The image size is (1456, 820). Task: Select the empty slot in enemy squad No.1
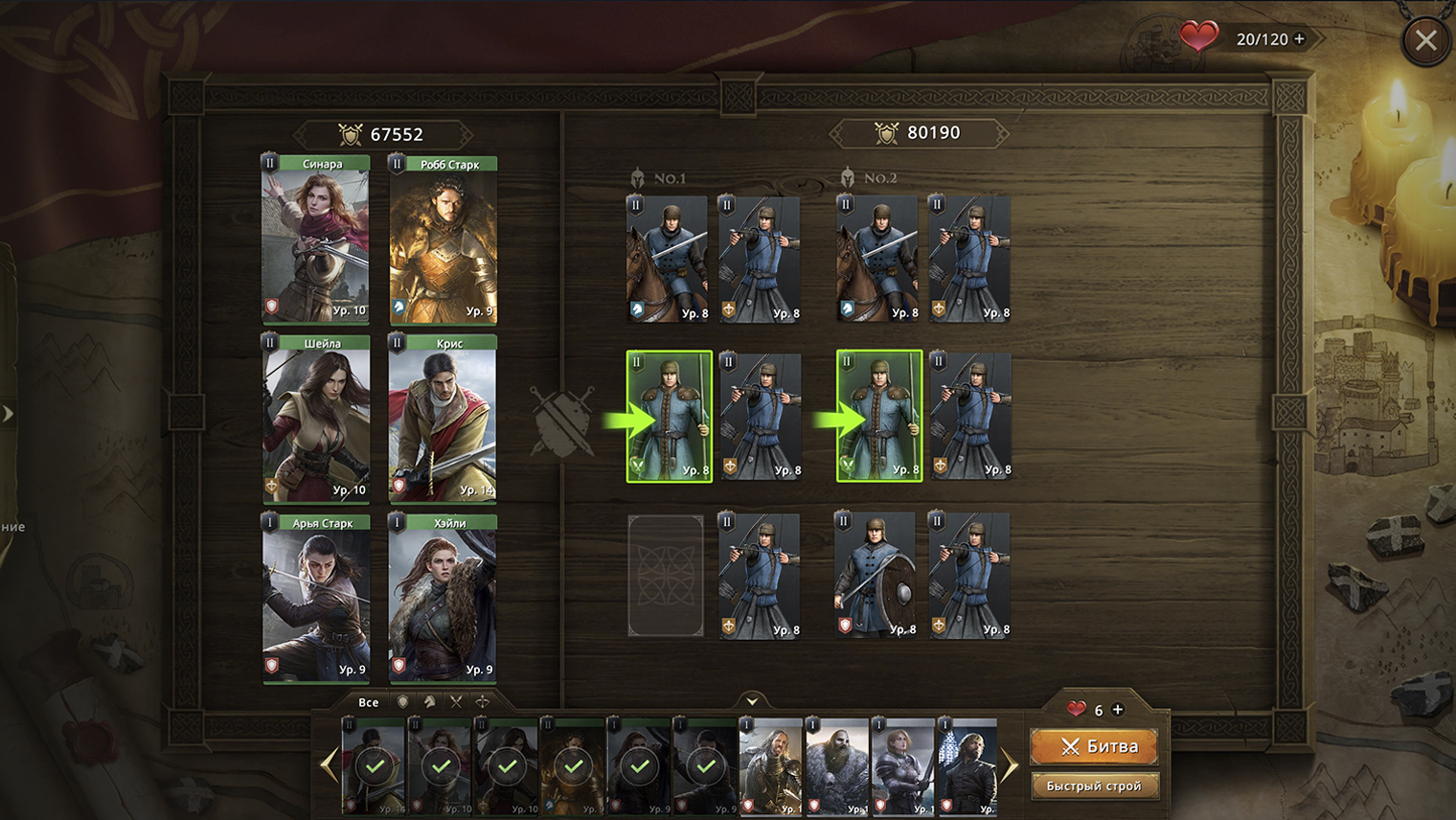[x=666, y=576]
